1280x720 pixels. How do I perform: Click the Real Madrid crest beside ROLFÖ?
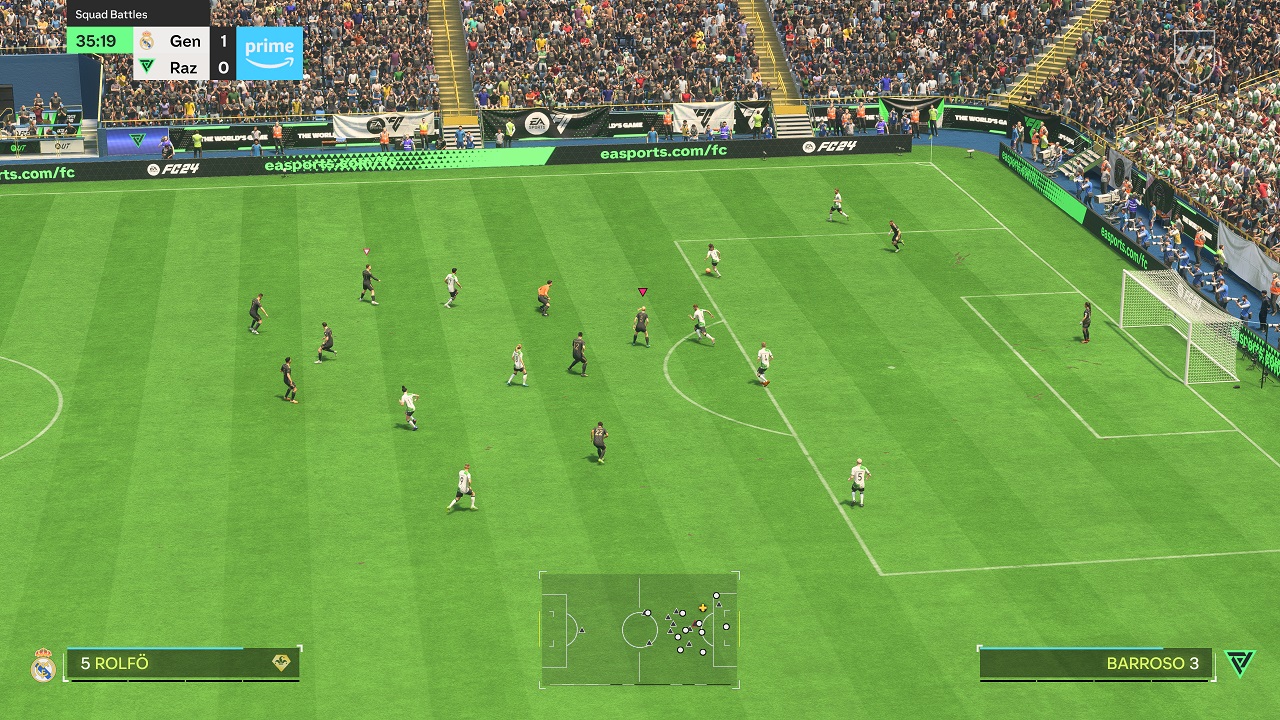tap(43, 665)
